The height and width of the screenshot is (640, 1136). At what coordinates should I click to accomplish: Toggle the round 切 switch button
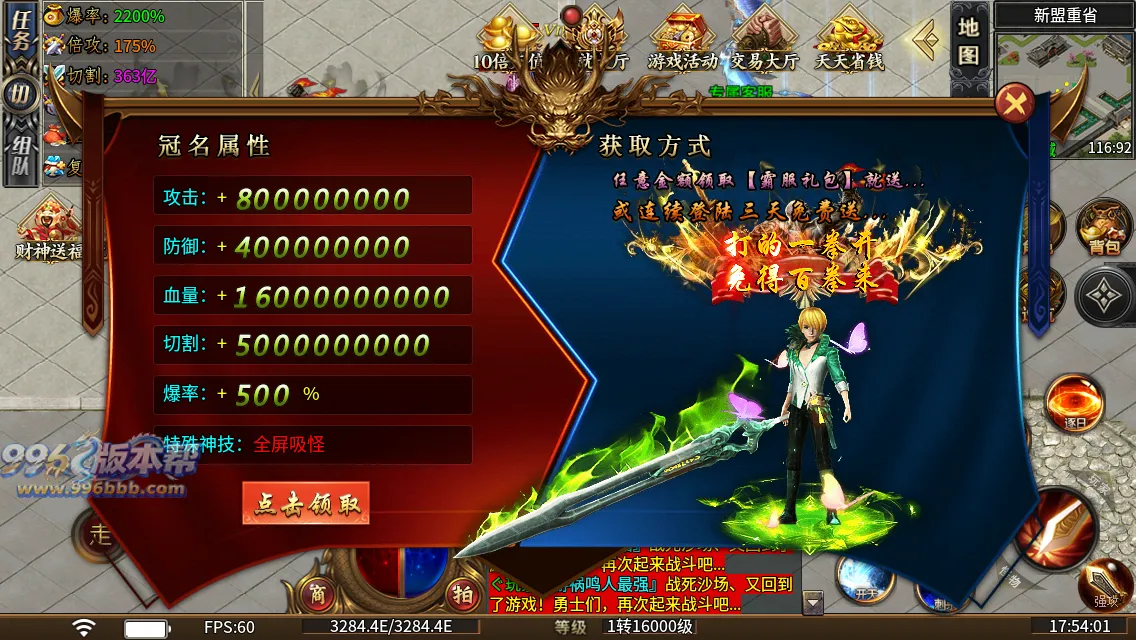click(x=20, y=96)
